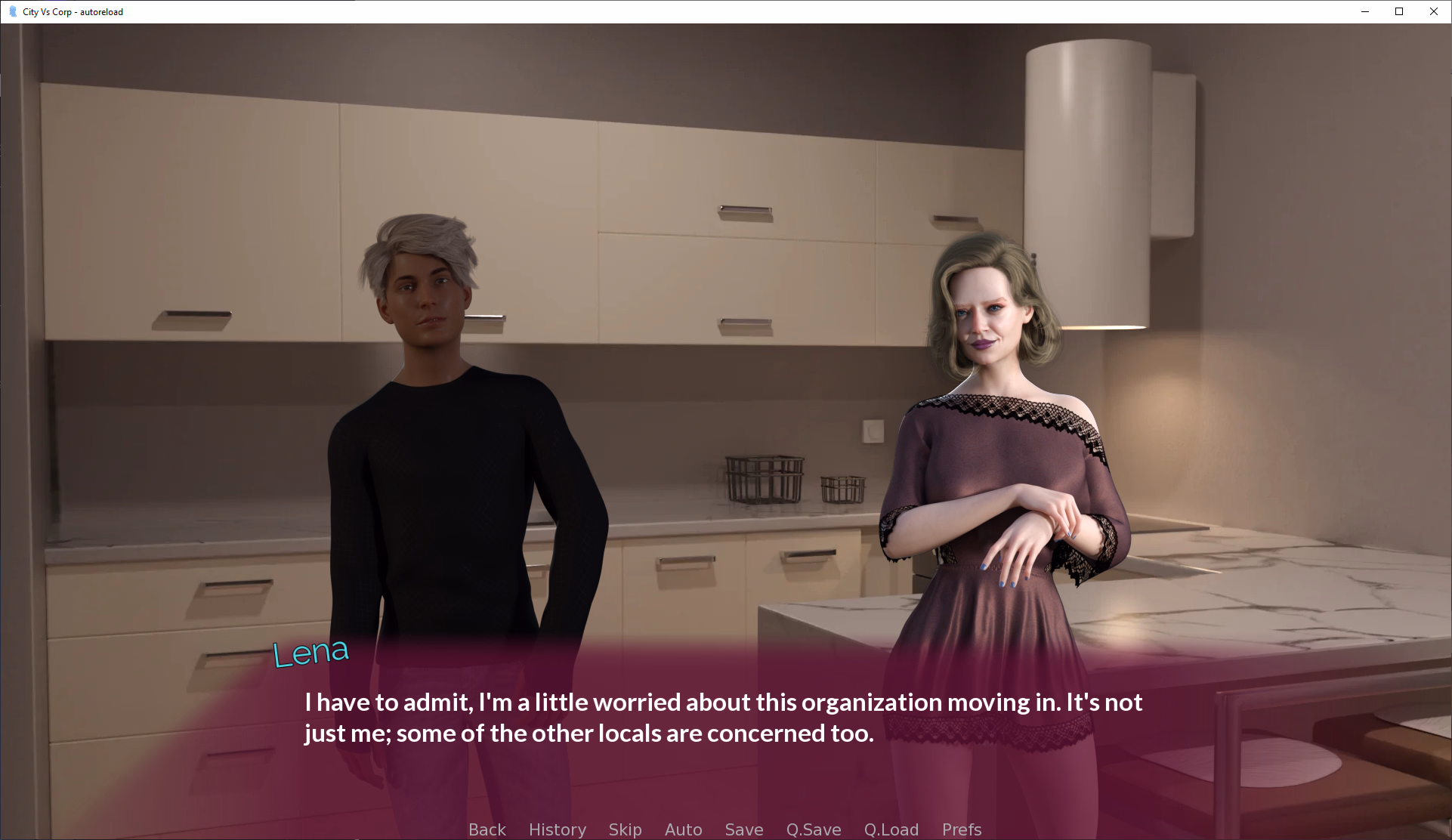Toggle Auto-advance dialogue
Image resolution: width=1452 pixels, height=840 pixels.
(683, 829)
